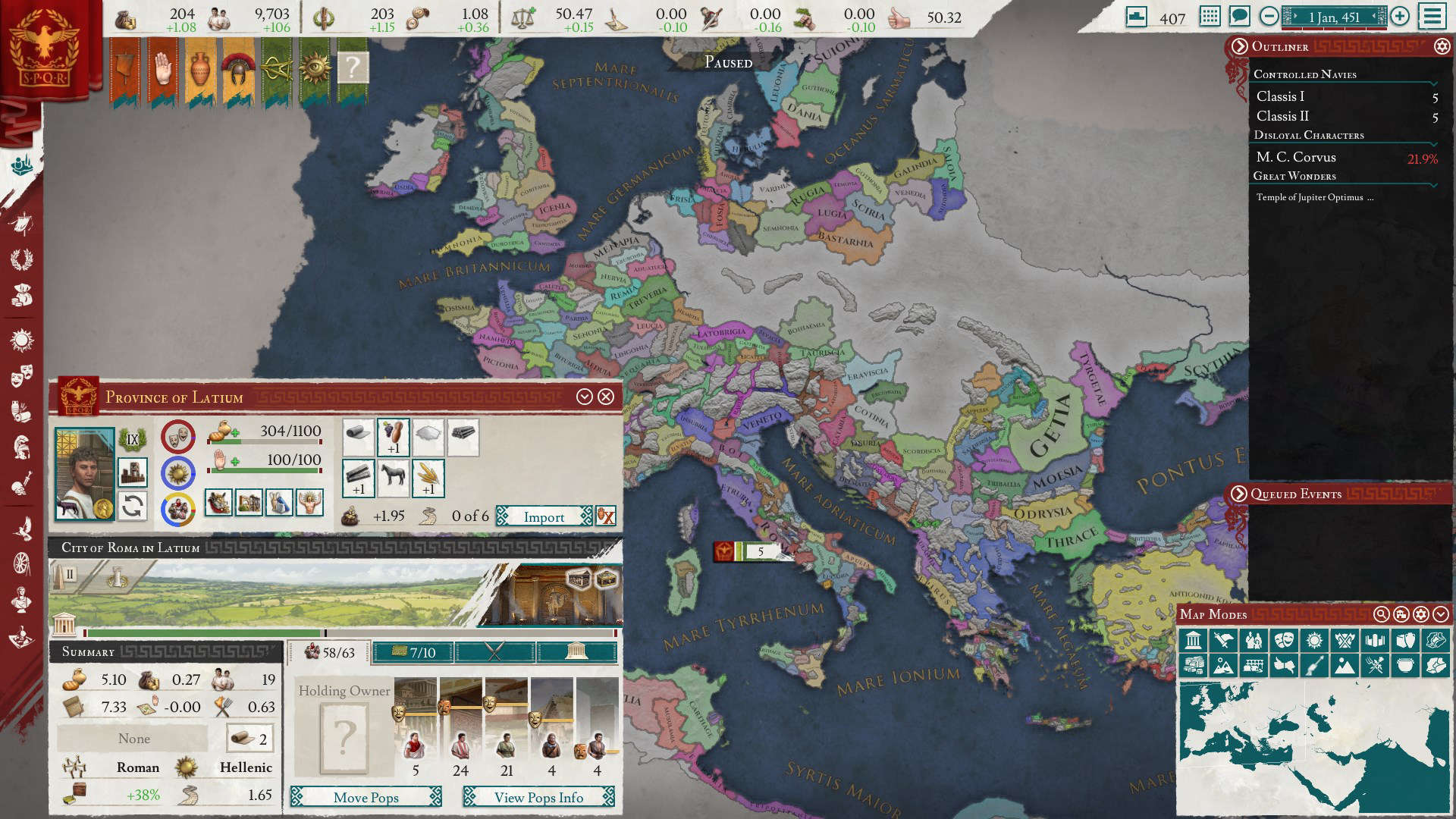Click the magnifying glass on the Map Modes bar
Image resolution: width=1456 pixels, height=819 pixels.
tap(1381, 614)
